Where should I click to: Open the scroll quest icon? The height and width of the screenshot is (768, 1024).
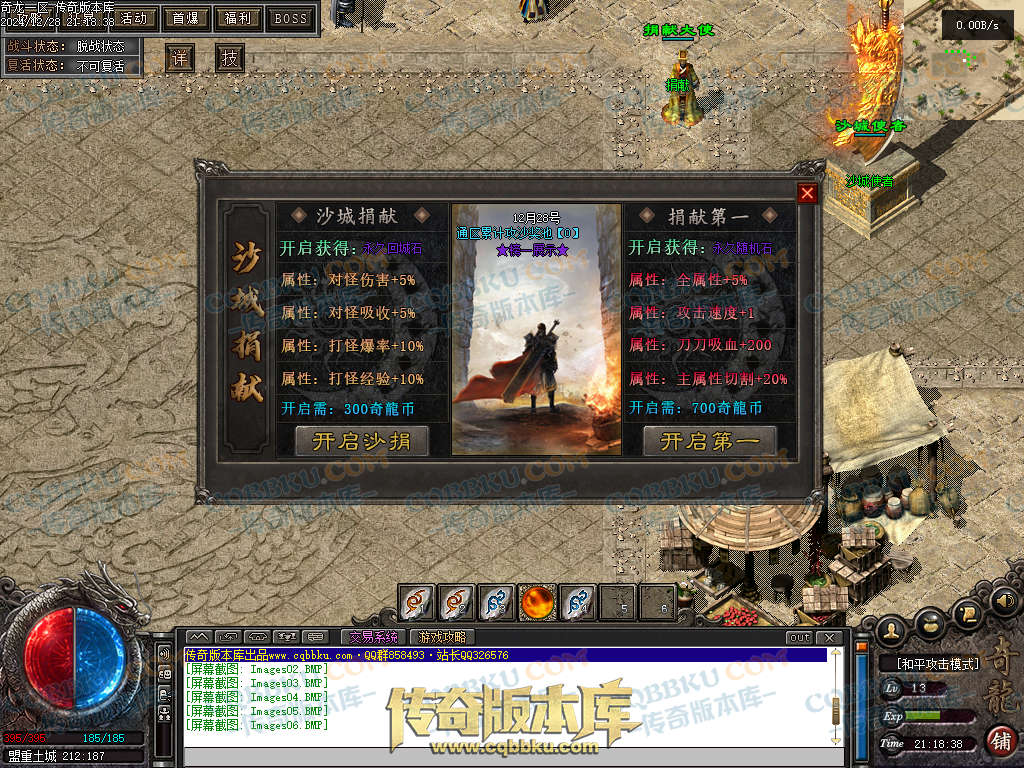click(968, 612)
